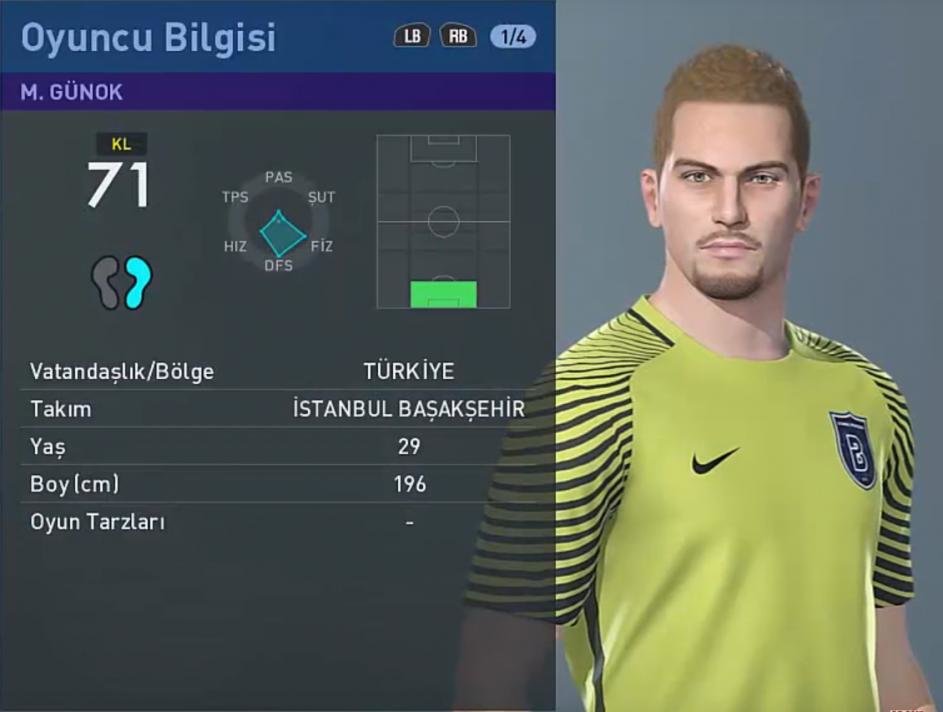The width and height of the screenshot is (943, 712).
Task: Click the pitch position diagram
Action: (x=443, y=221)
